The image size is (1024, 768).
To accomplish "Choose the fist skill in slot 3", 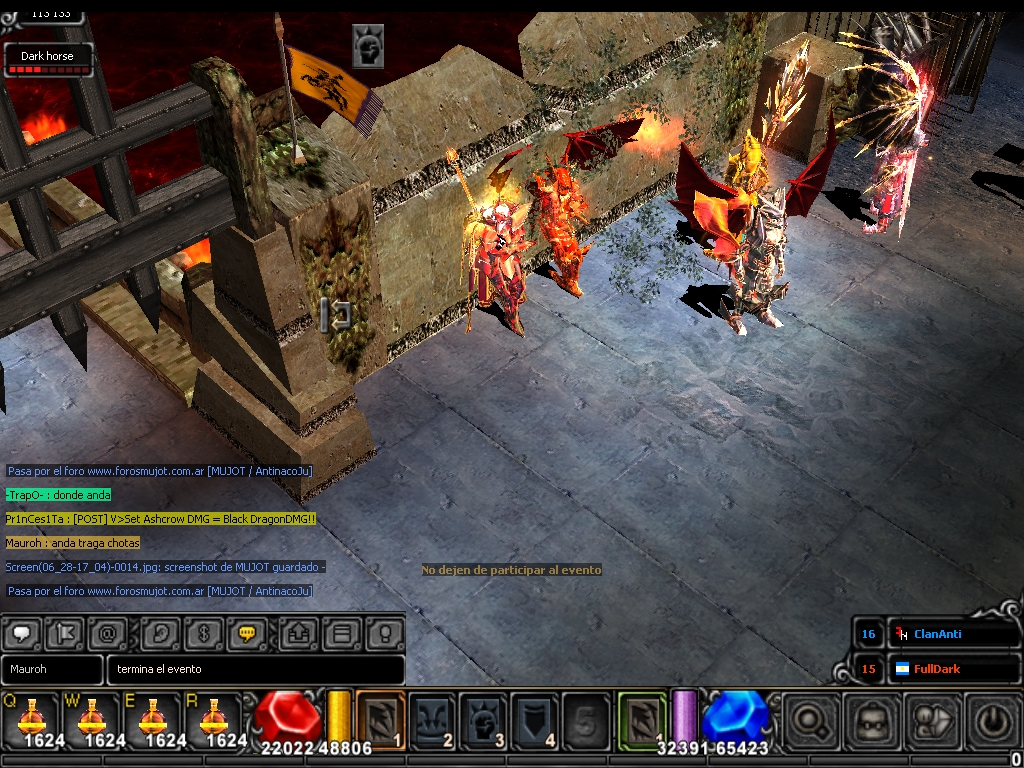I will coord(484,719).
